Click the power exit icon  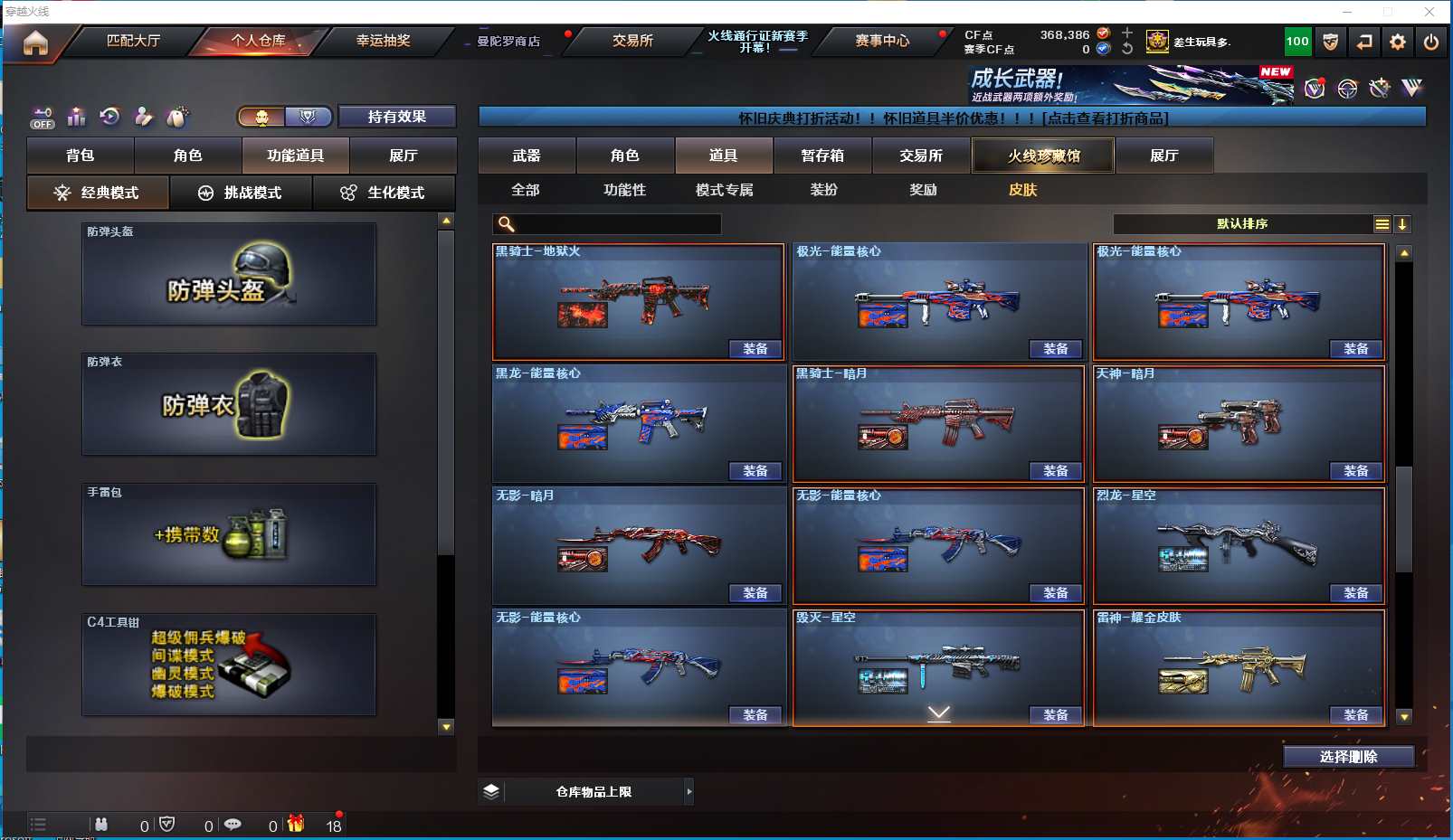click(x=1431, y=42)
